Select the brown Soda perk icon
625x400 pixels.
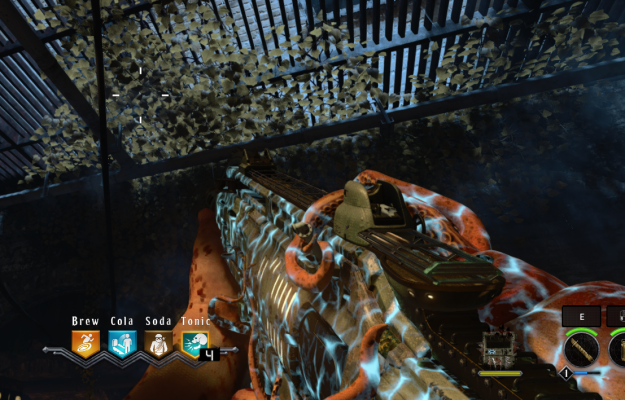click(x=158, y=345)
